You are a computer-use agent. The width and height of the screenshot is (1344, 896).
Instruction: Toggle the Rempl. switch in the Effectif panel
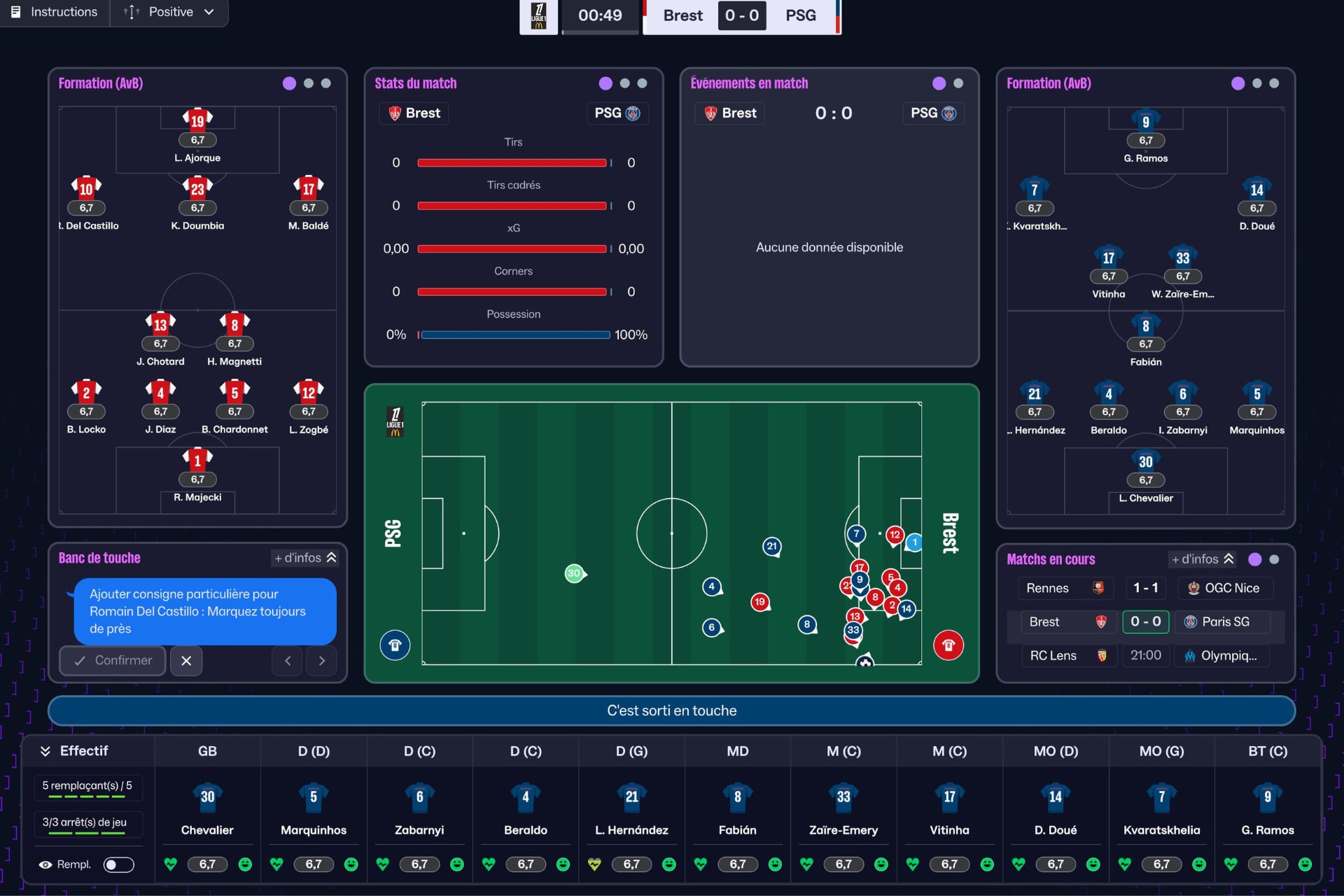[x=119, y=864]
